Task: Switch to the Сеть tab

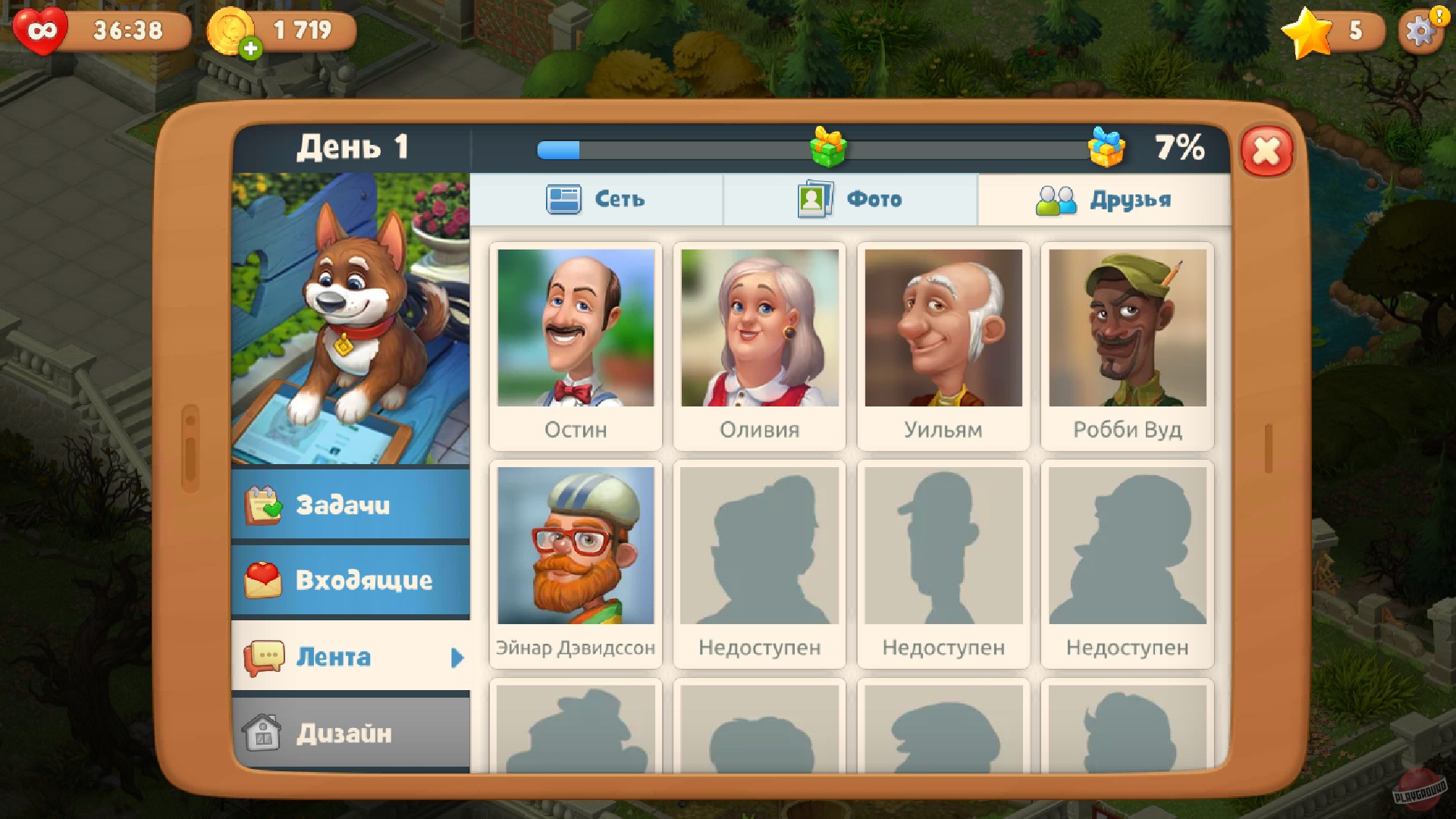Action: coord(595,199)
